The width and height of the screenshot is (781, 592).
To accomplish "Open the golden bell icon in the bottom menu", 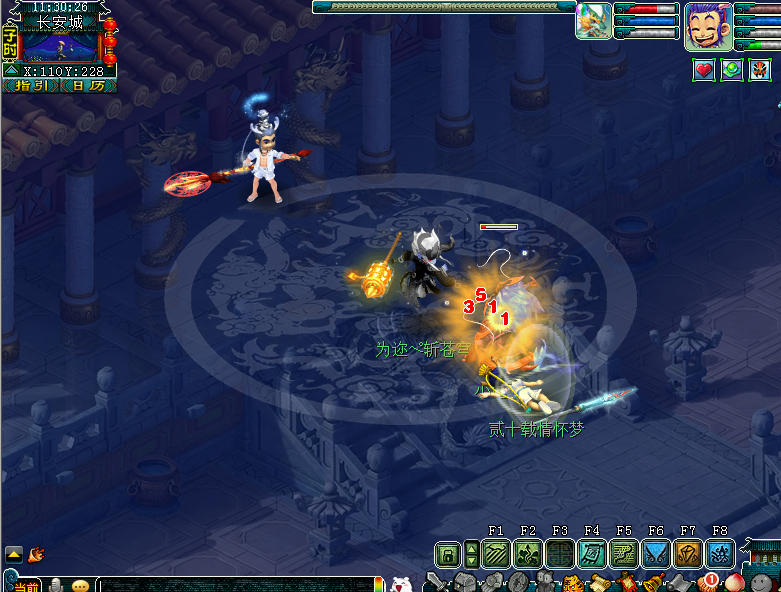I will pyautogui.click(x=653, y=583).
